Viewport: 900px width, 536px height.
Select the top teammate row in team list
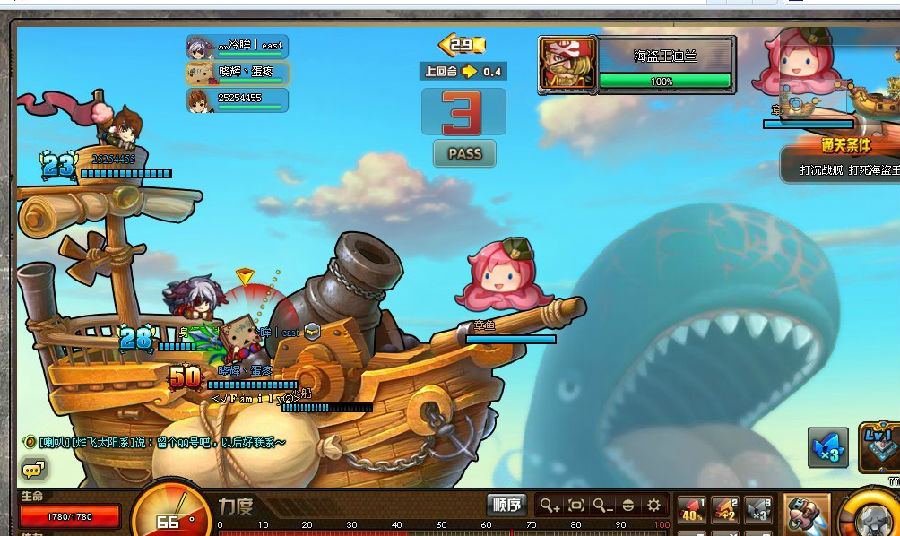point(237,46)
